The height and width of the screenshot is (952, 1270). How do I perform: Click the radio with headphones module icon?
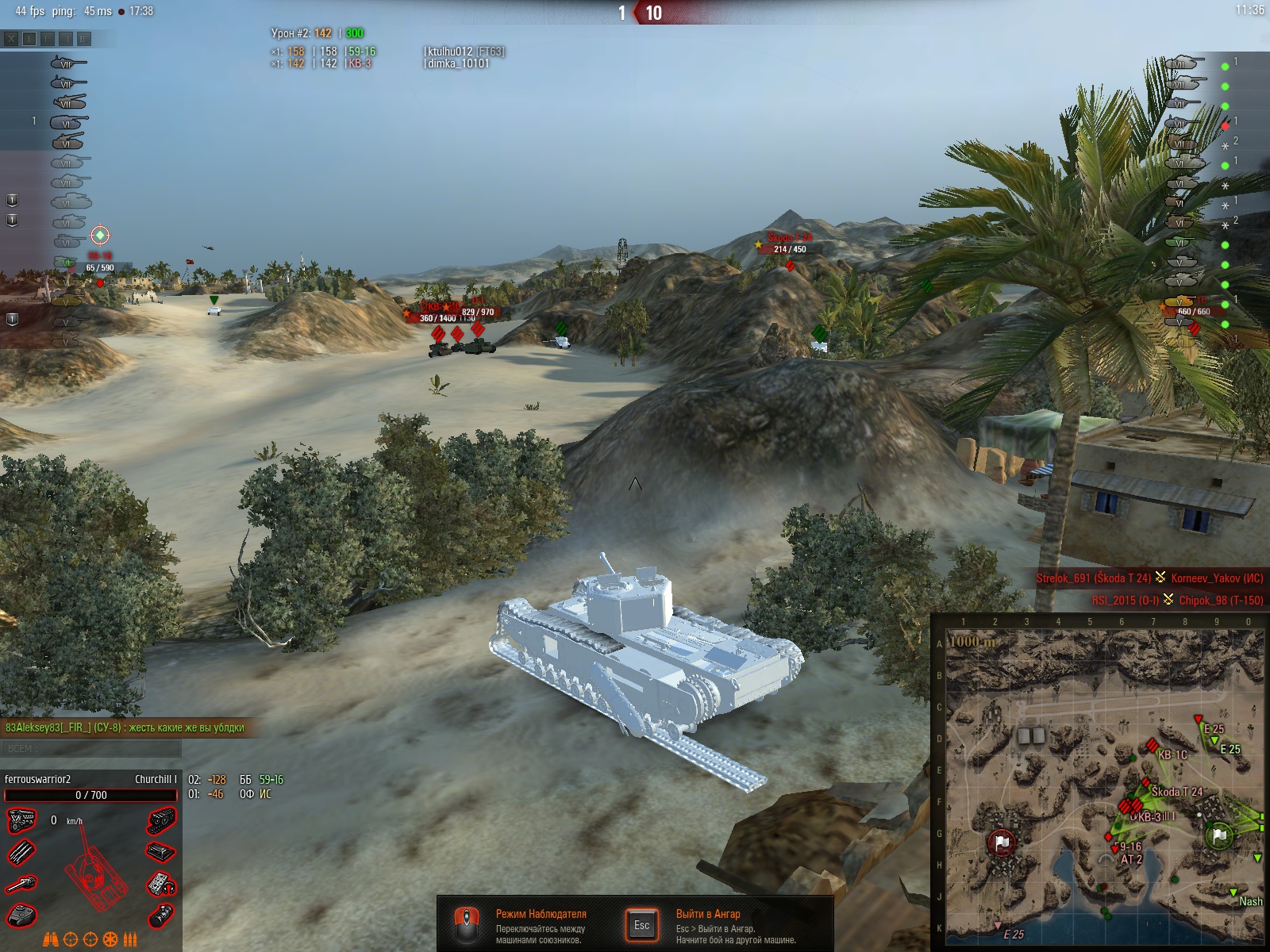pos(161,883)
